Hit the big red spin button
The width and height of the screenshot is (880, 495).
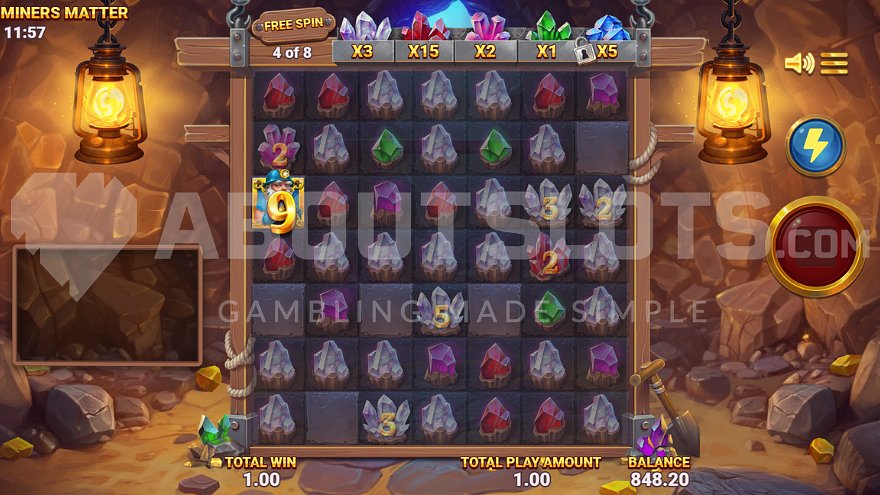point(815,246)
